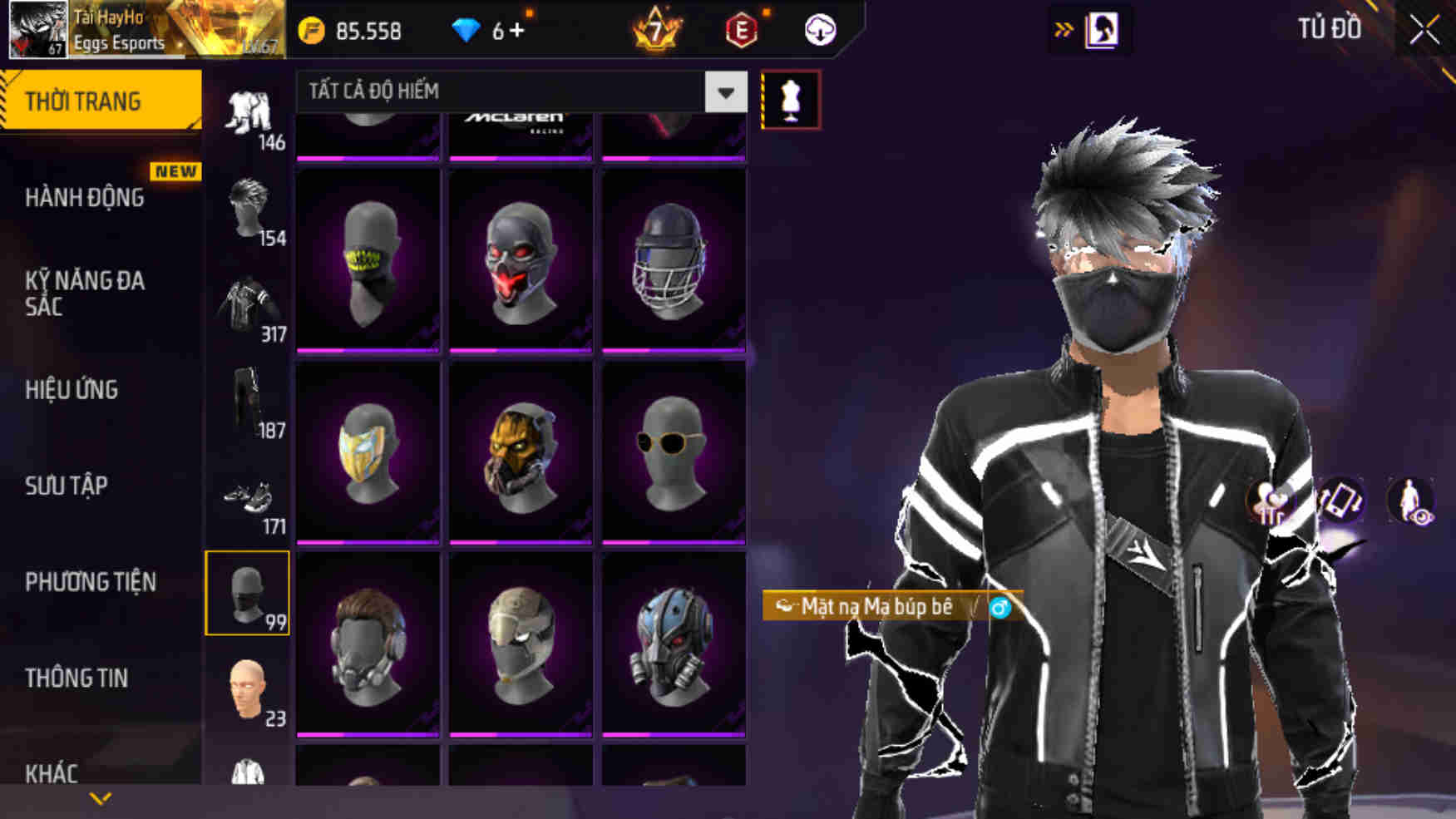Click the cloud download icon in the top bar

[x=820, y=32]
